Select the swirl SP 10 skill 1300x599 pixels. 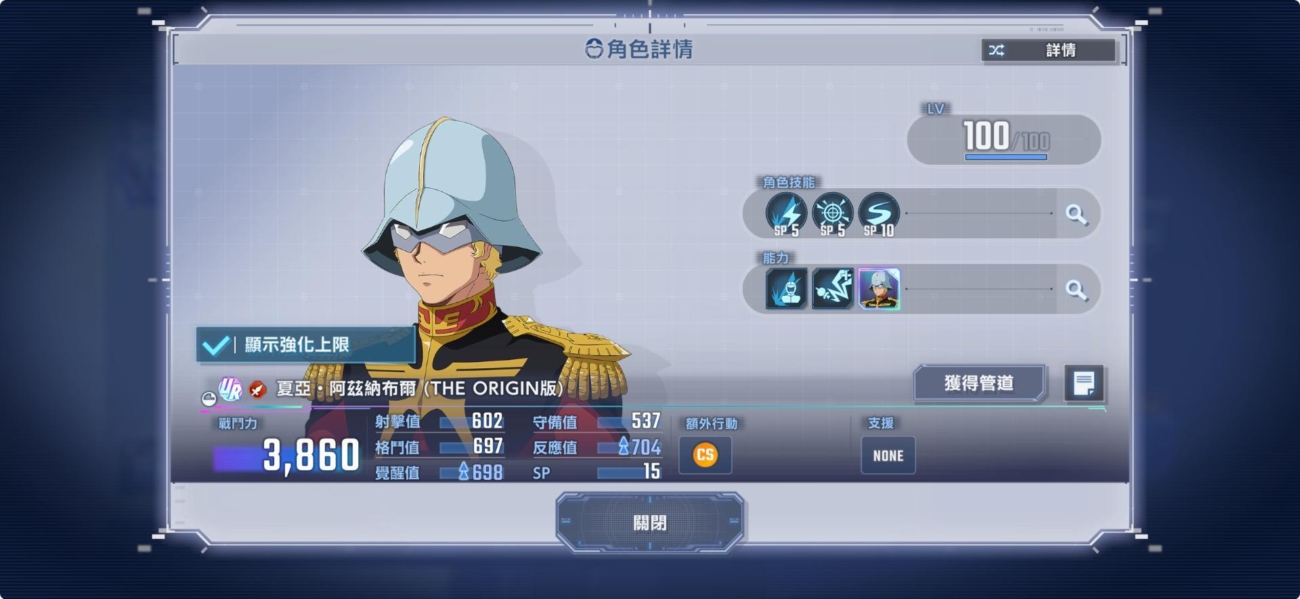point(878,213)
